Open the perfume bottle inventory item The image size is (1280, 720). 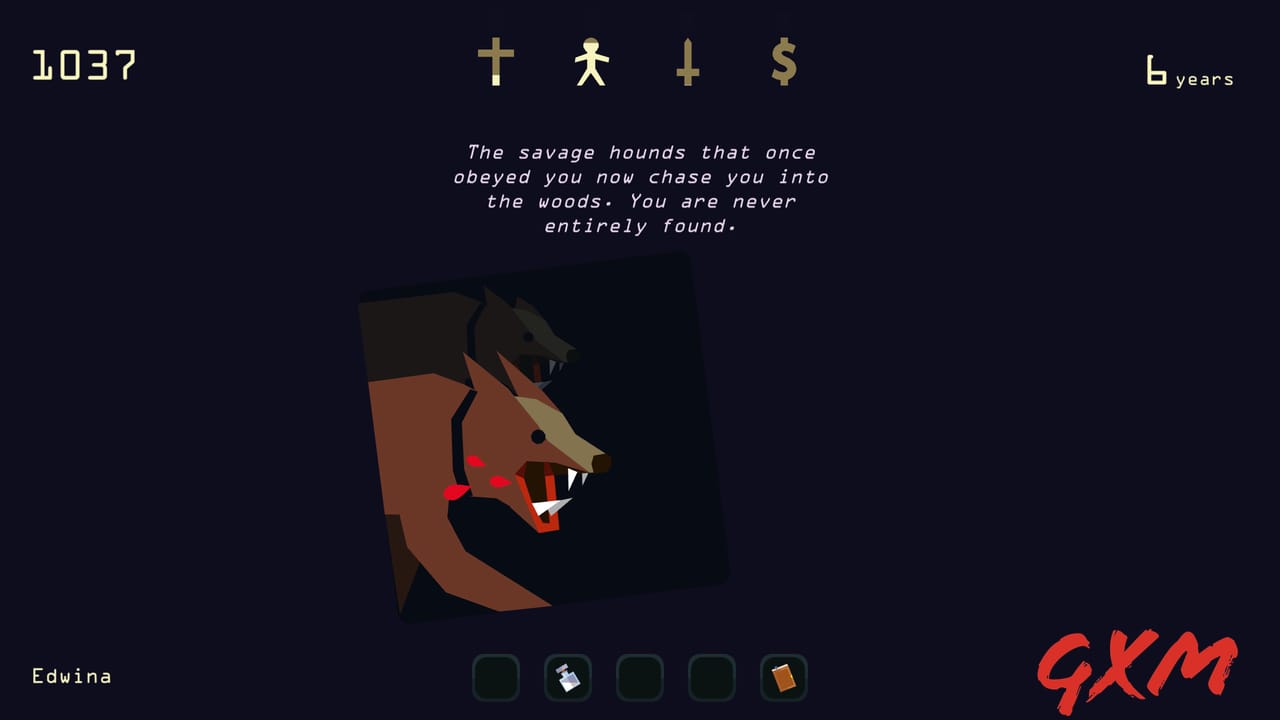pyautogui.click(x=567, y=678)
